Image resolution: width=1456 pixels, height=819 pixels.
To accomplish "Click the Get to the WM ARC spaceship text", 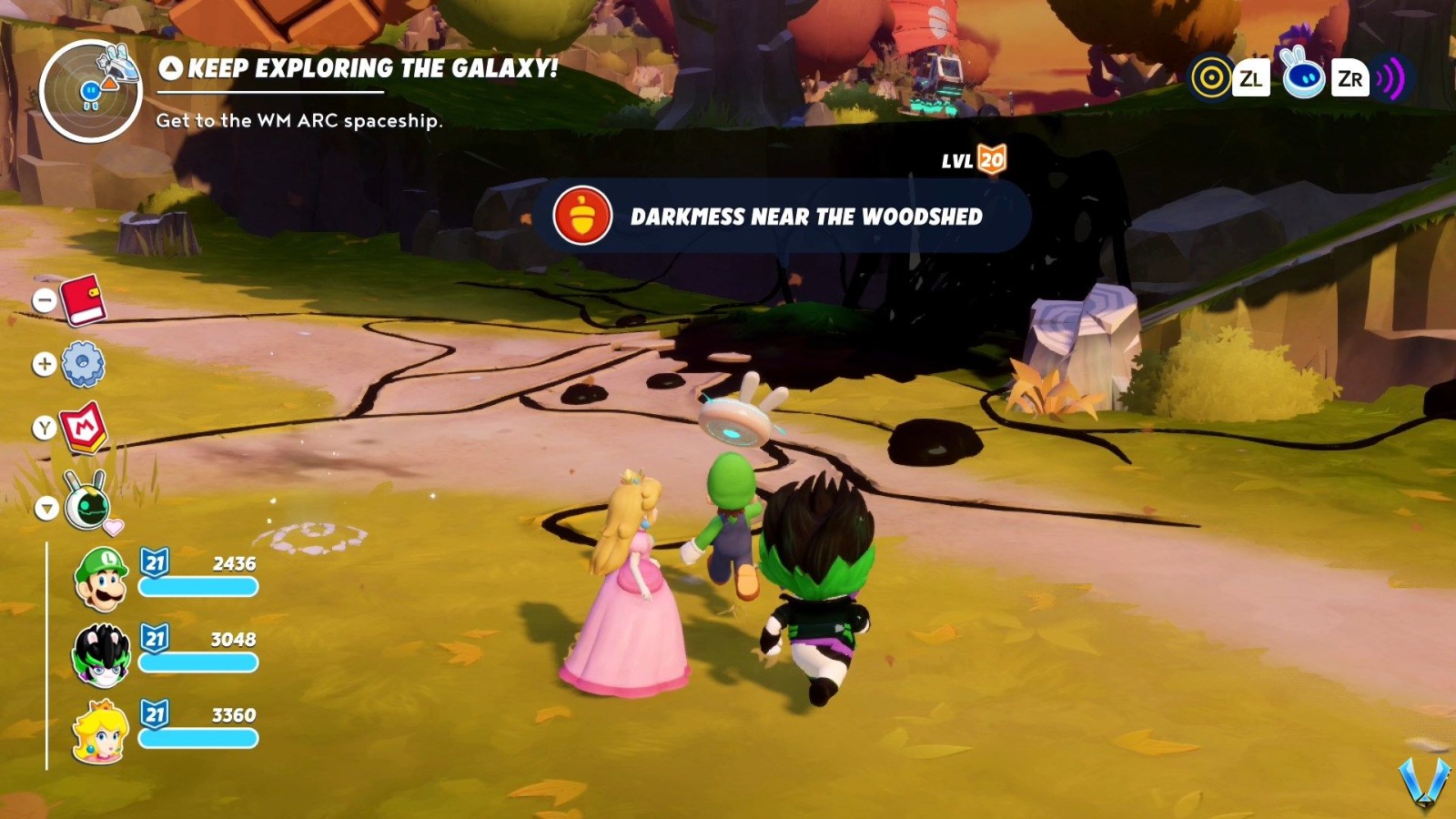I will click(299, 119).
